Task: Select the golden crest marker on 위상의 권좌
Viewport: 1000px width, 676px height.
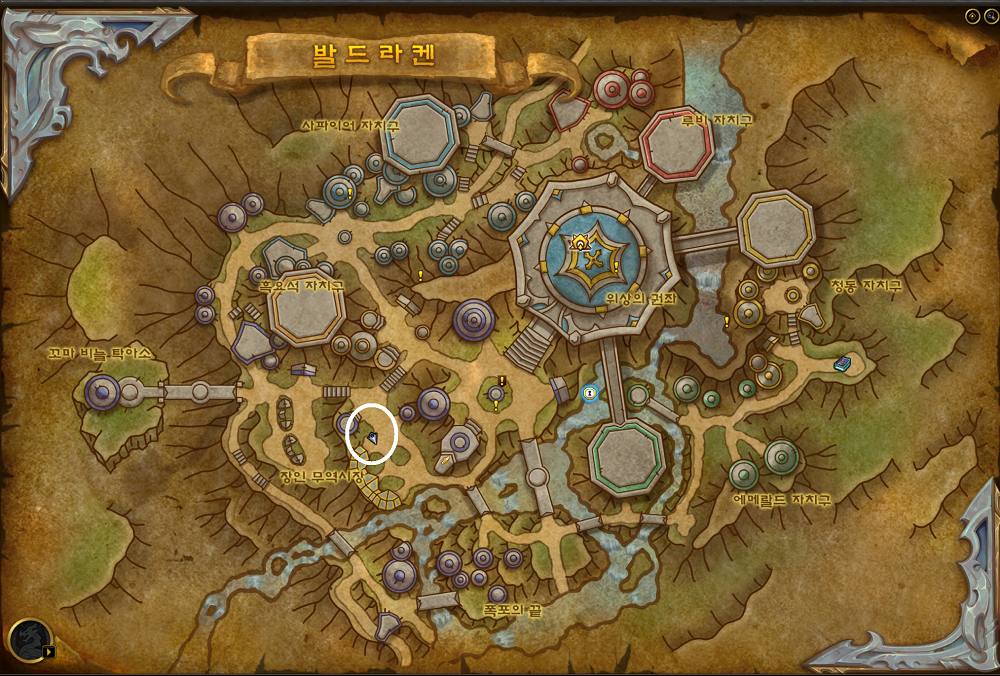Action: (578, 241)
